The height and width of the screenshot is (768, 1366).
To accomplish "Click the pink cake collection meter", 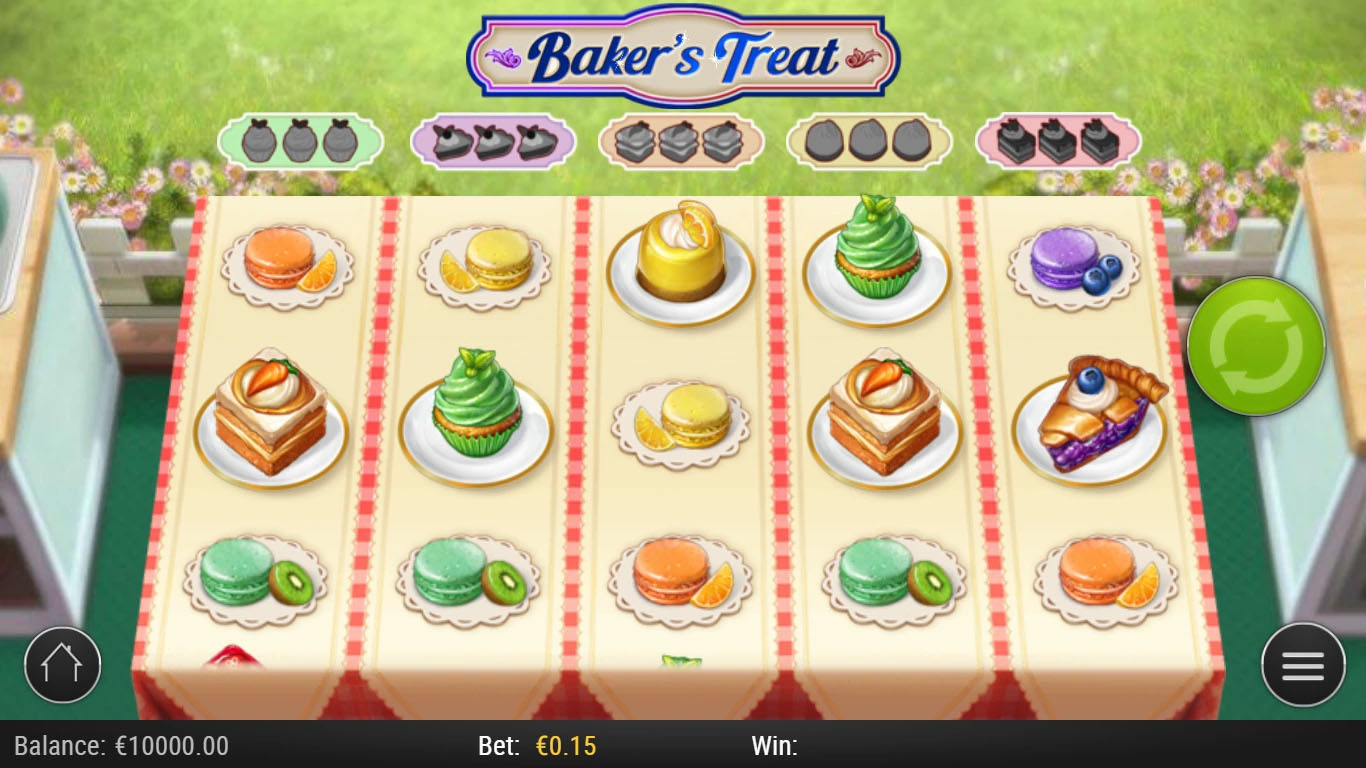I will coord(1056,140).
